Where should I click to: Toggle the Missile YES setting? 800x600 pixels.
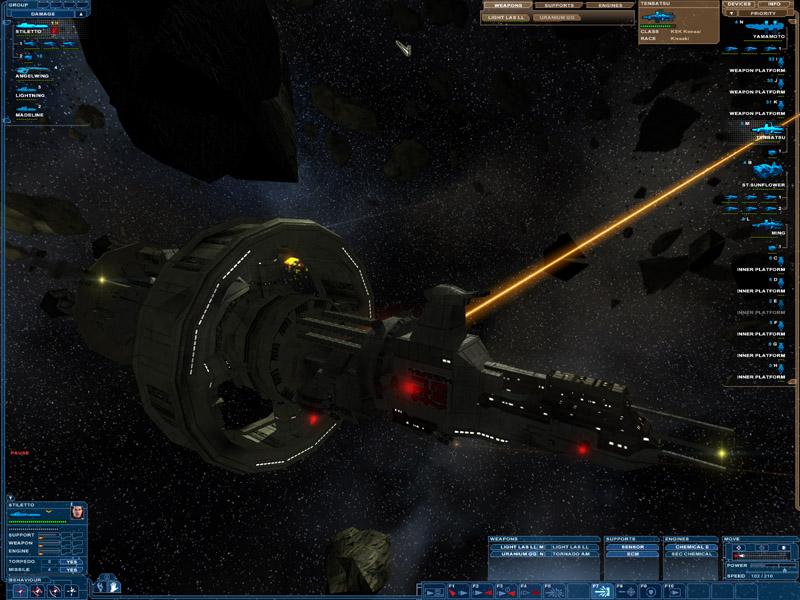[71, 570]
